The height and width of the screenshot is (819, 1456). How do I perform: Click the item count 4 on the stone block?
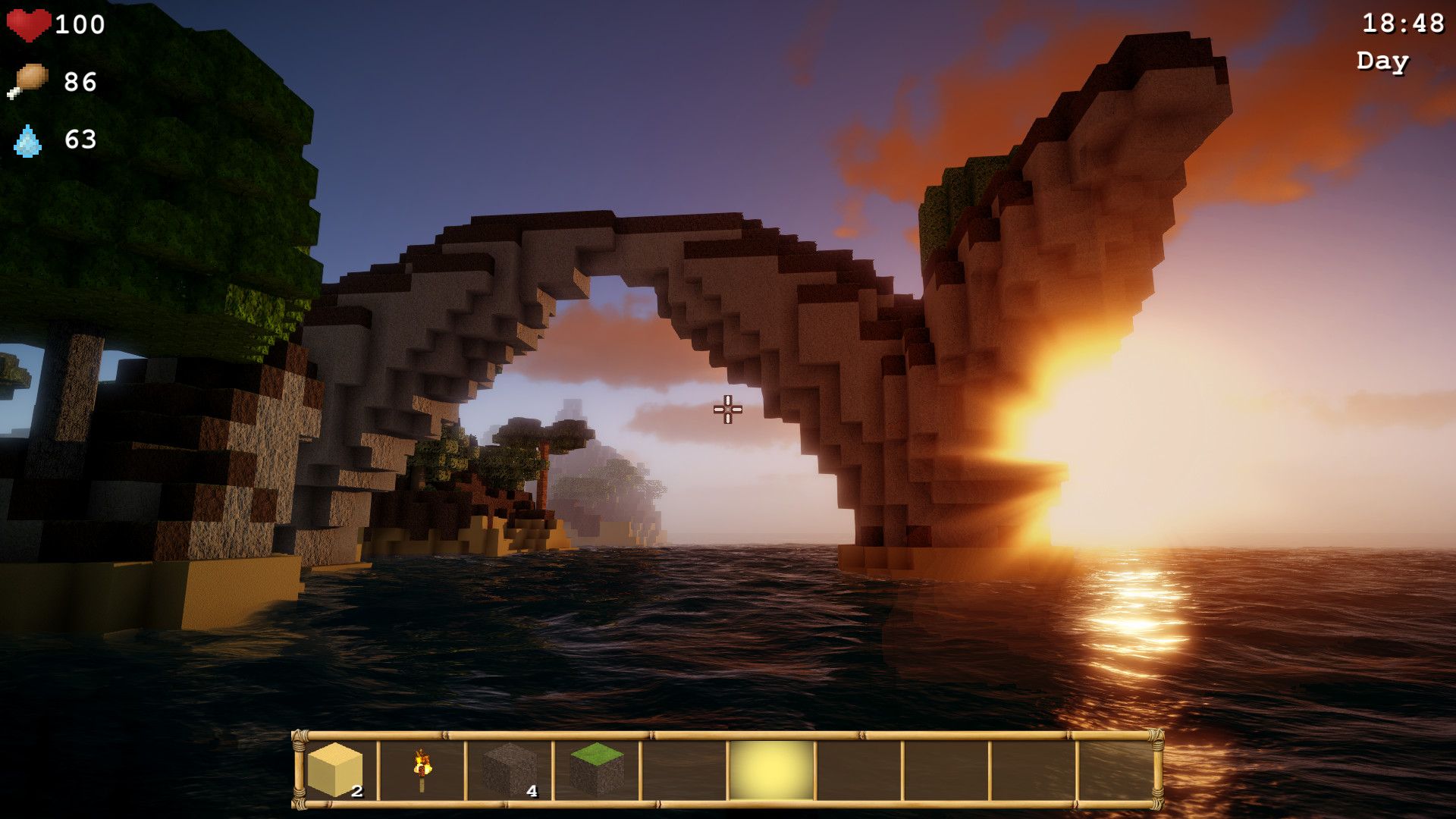click(x=533, y=790)
